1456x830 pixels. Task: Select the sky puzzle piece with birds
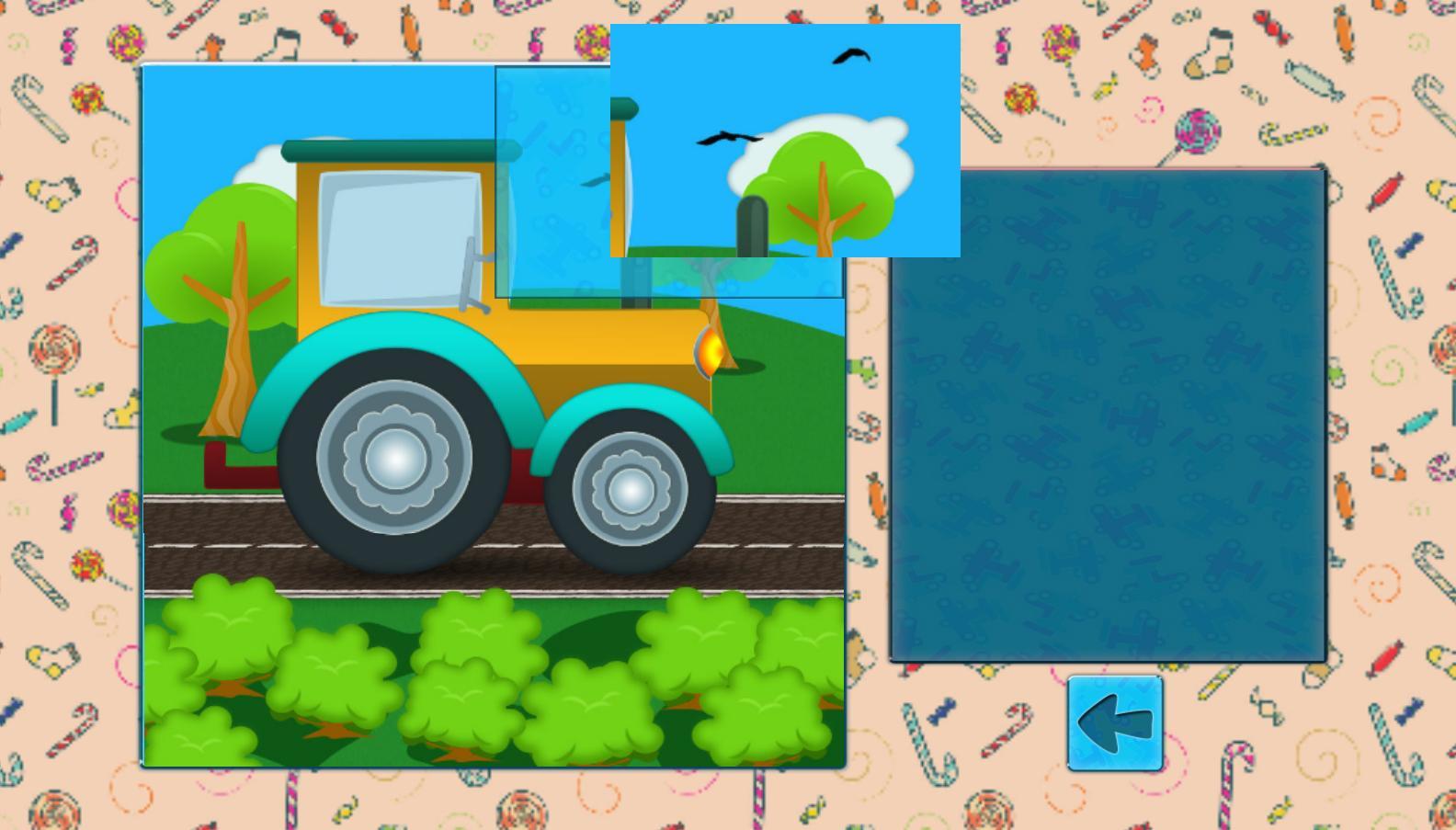786,138
